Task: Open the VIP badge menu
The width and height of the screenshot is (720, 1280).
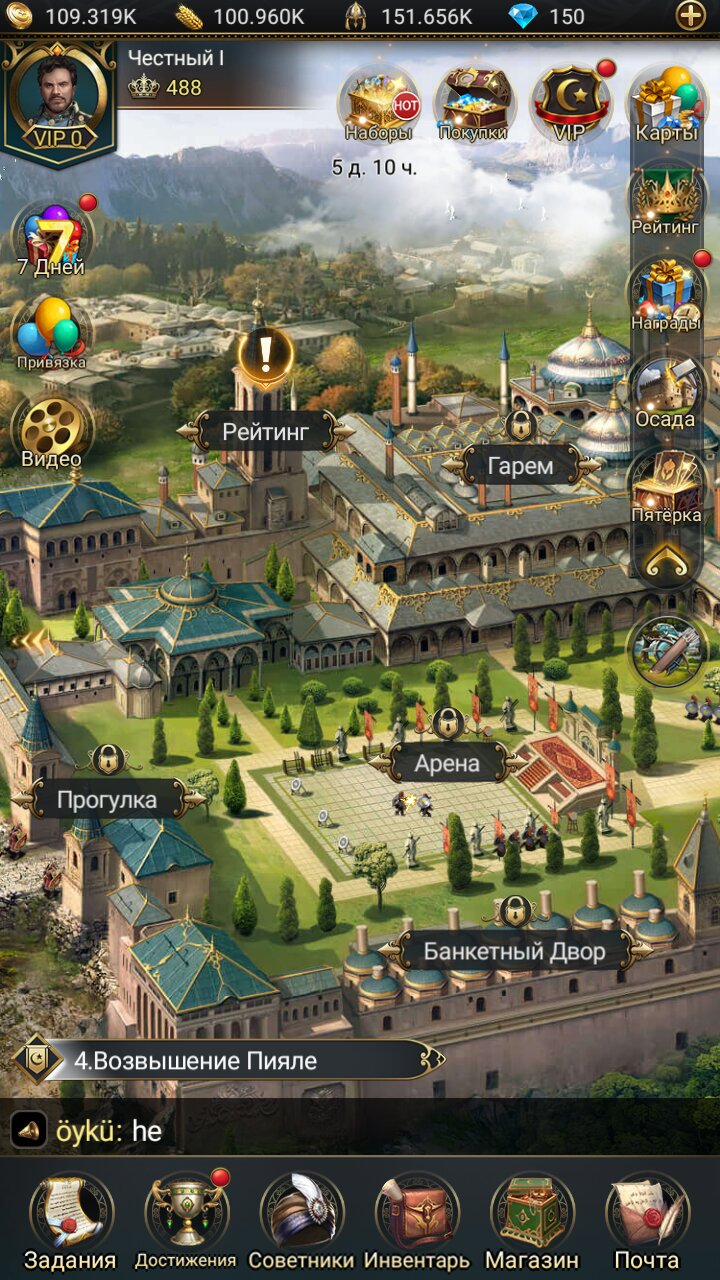Action: pos(571,104)
